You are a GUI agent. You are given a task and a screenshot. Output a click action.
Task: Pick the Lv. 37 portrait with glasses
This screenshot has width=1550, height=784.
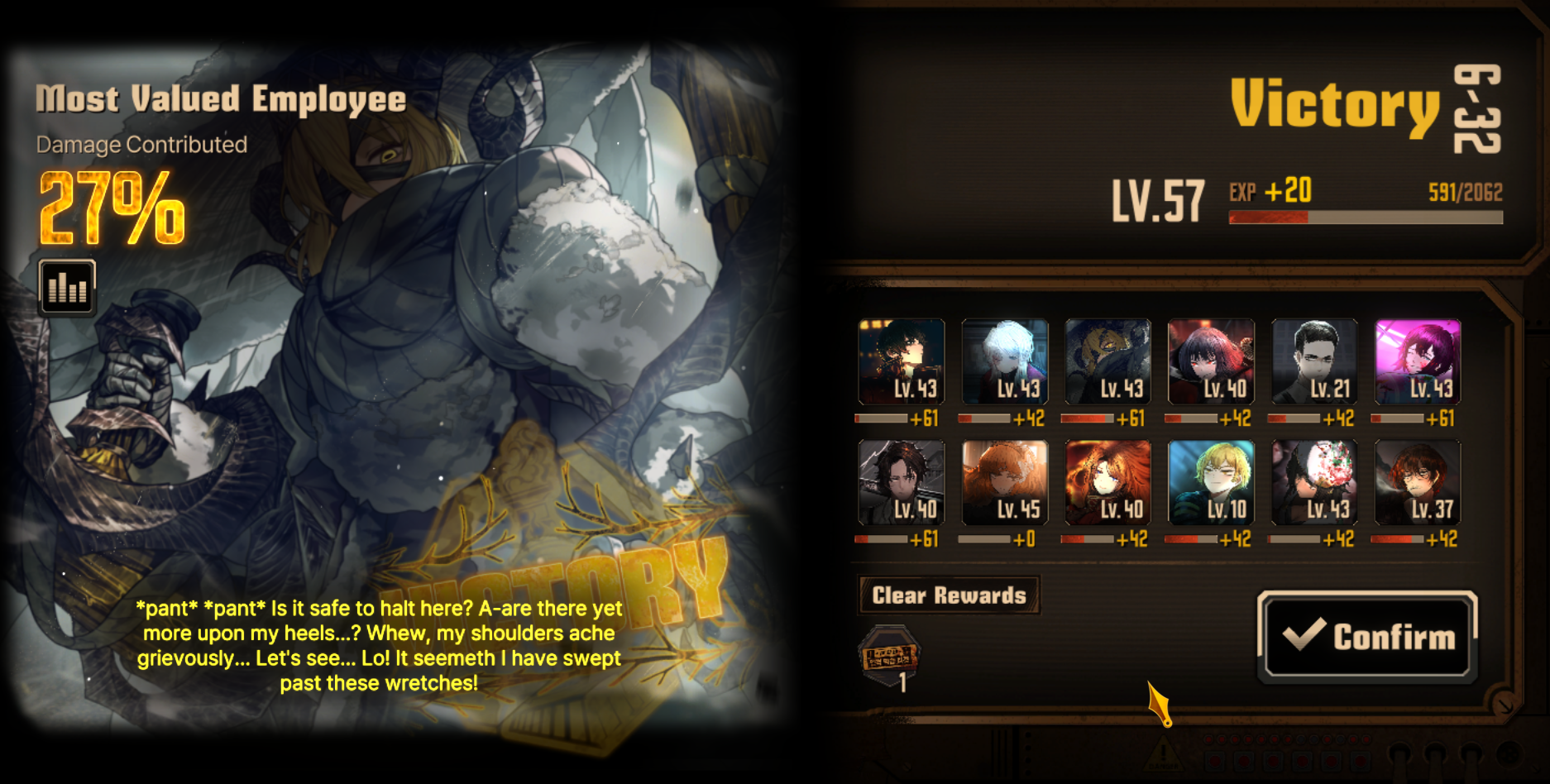[1417, 482]
